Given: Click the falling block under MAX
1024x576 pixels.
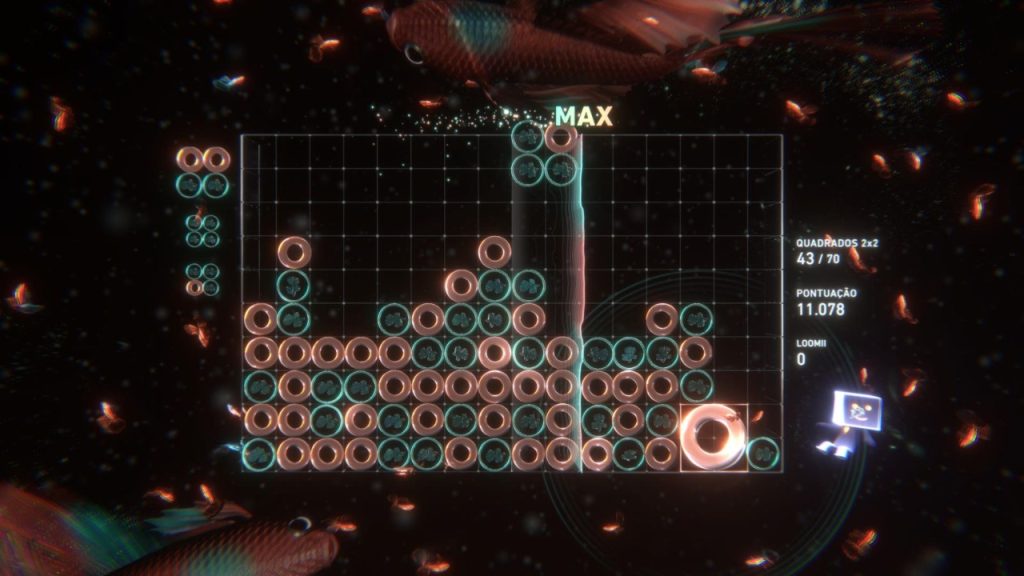Looking at the screenshot, I should pyautogui.click(x=545, y=153).
